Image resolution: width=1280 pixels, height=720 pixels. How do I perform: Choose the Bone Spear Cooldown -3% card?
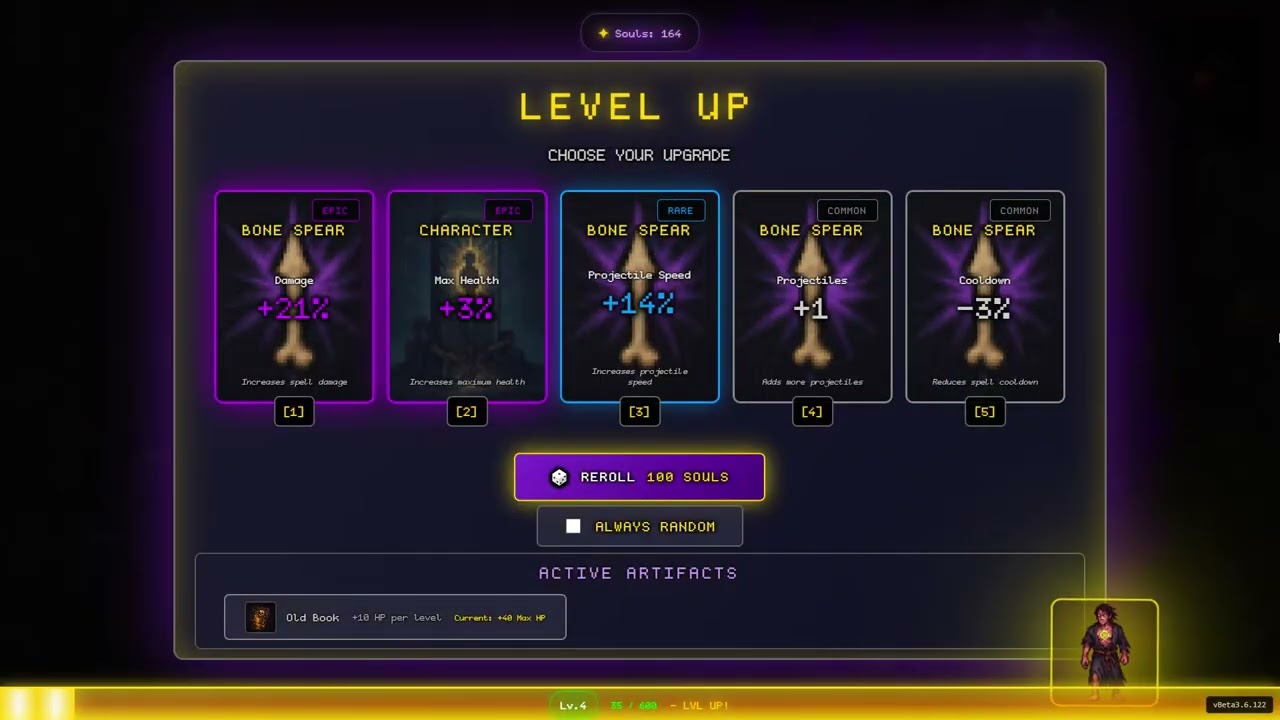coord(985,297)
